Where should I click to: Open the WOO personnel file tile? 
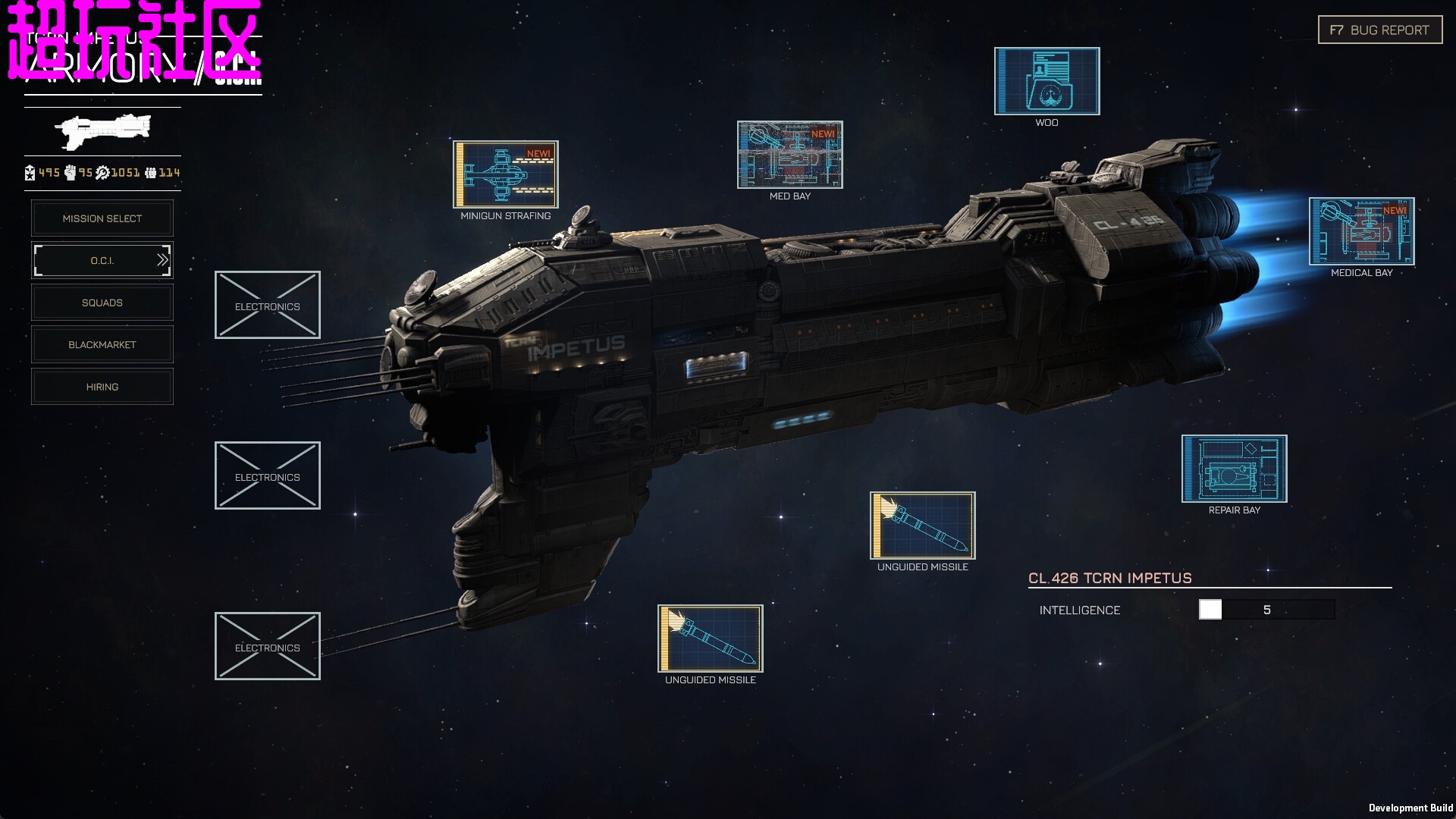pos(1046,81)
